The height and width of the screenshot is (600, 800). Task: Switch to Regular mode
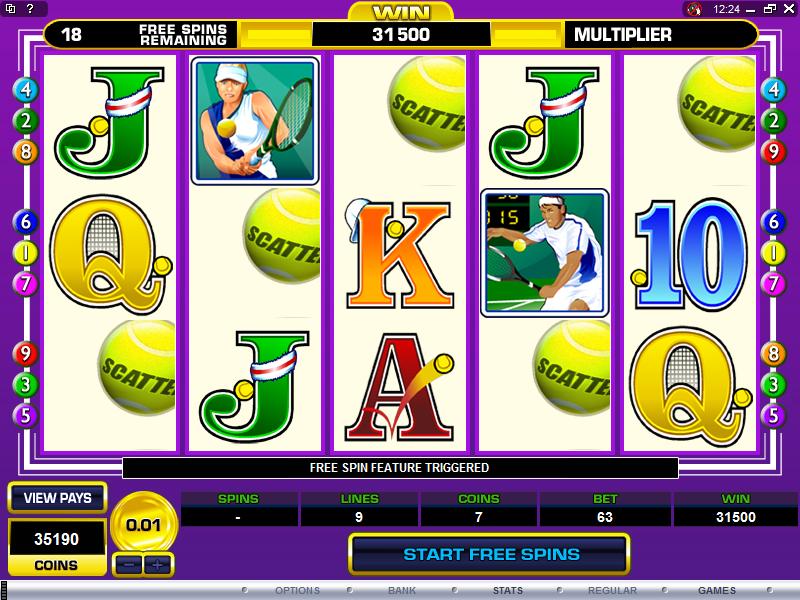[613, 590]
